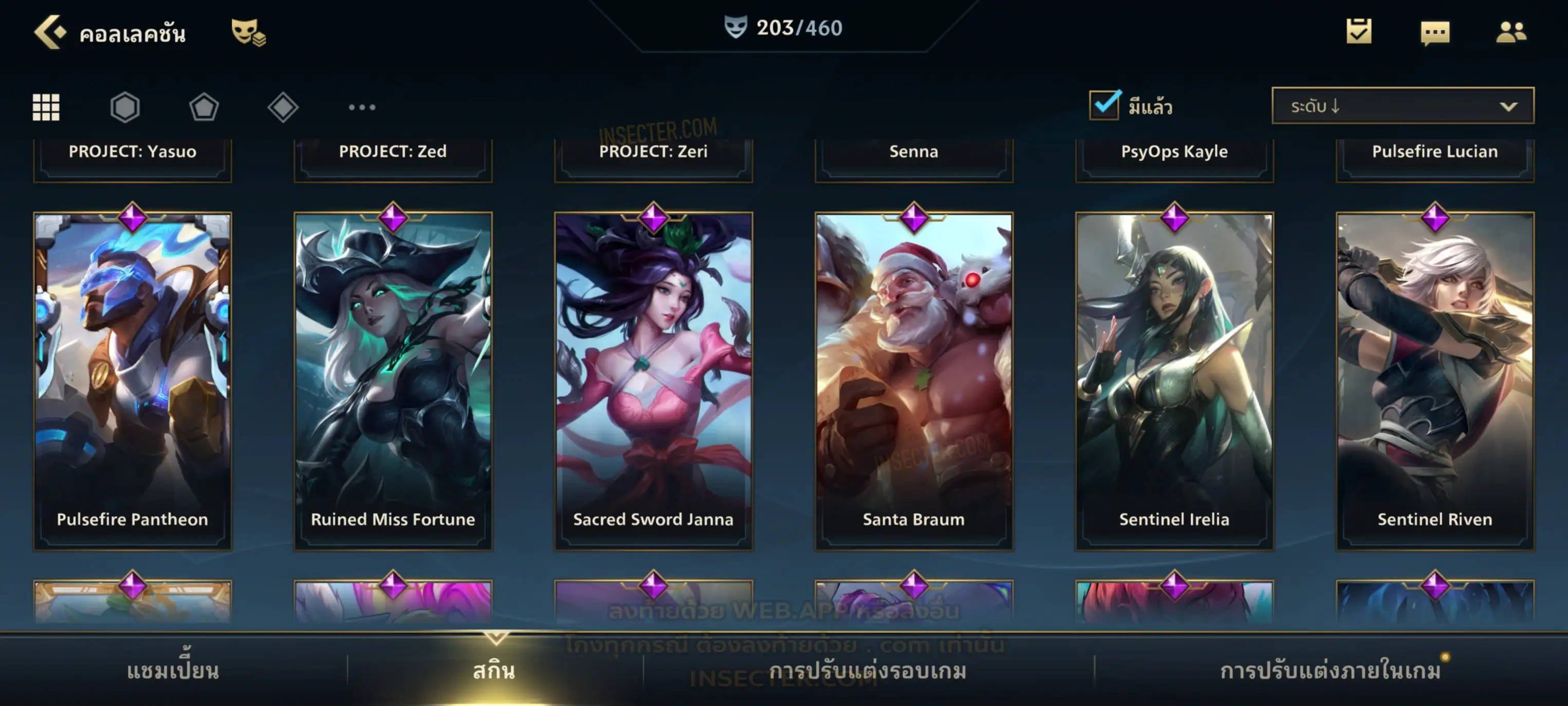The image size is (1568, 706).
Task: Show more filters with three dots
Action: 362,107
